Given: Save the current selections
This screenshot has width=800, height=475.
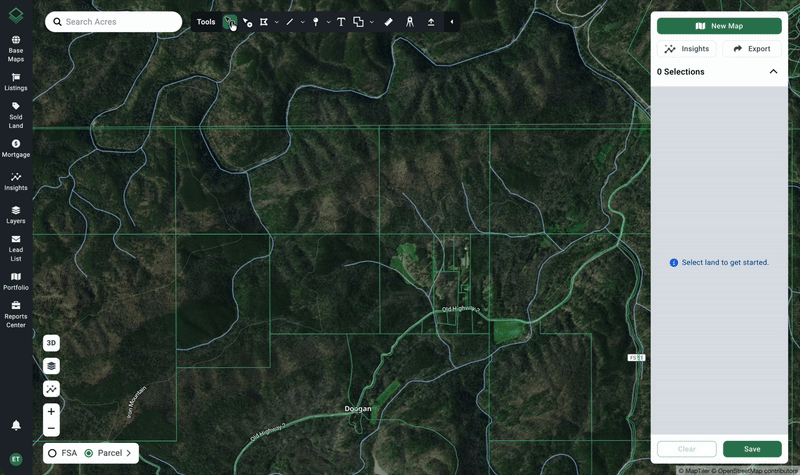Looking at the screenshot, I should (752, 449).
